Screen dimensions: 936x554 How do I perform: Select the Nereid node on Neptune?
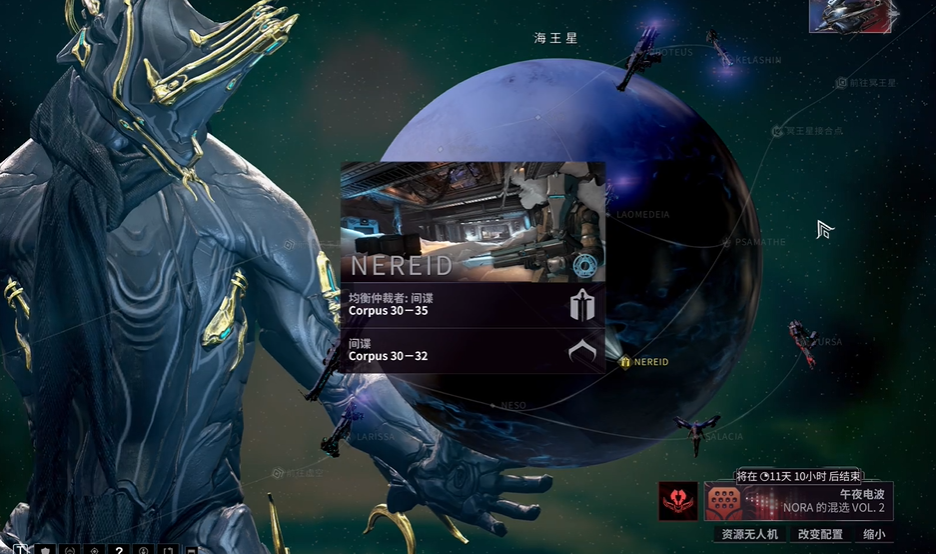[644, 362]
